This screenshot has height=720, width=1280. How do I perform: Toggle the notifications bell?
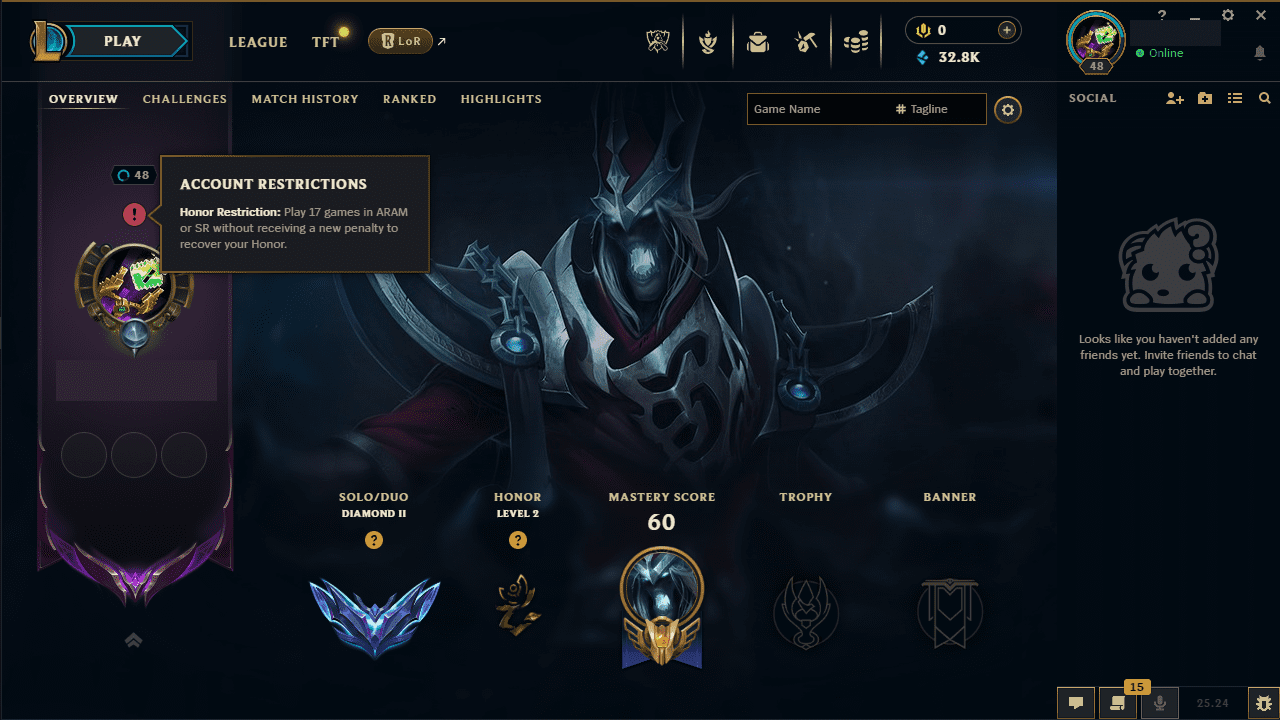(1259, 53)
